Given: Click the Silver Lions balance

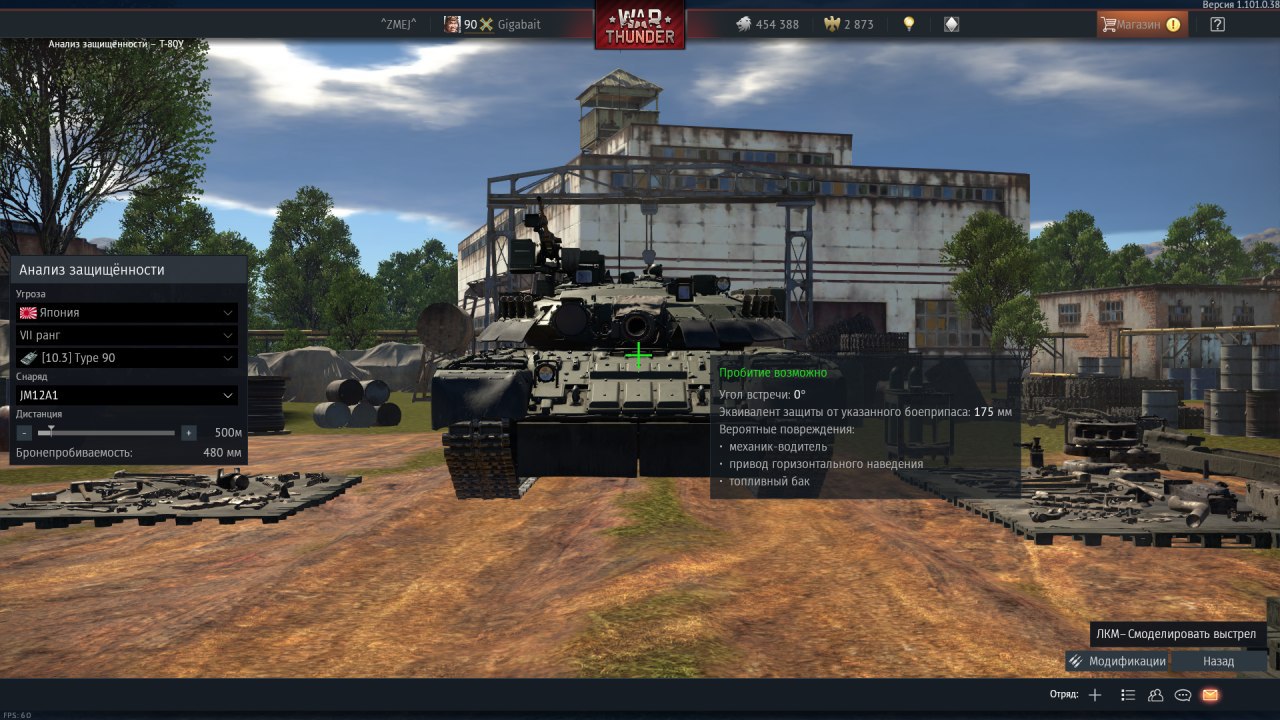Looking at the screenshot, I should pos(767,24).
